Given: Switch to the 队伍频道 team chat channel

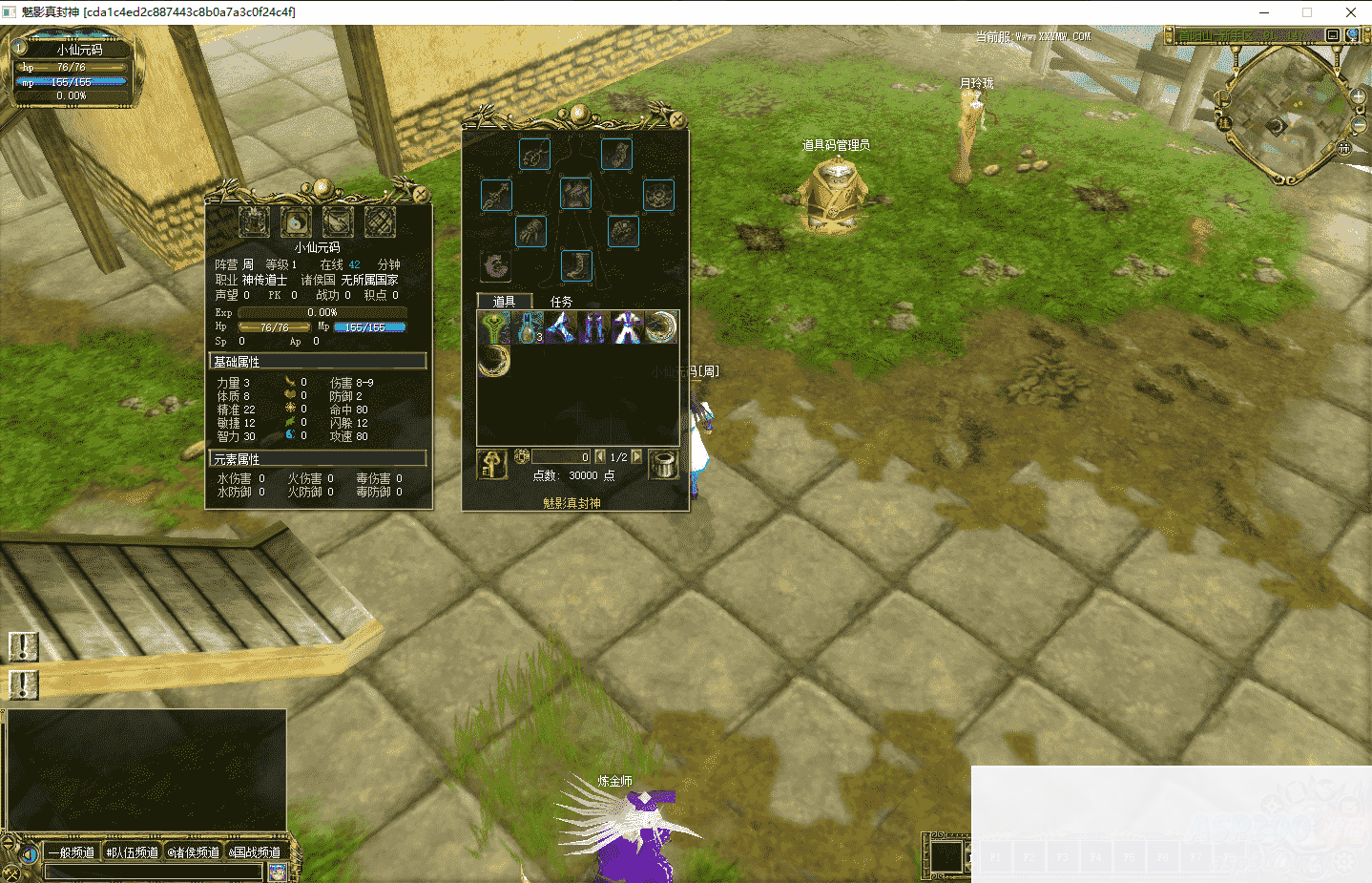Looking at the screenshot, I should point(133,852).
